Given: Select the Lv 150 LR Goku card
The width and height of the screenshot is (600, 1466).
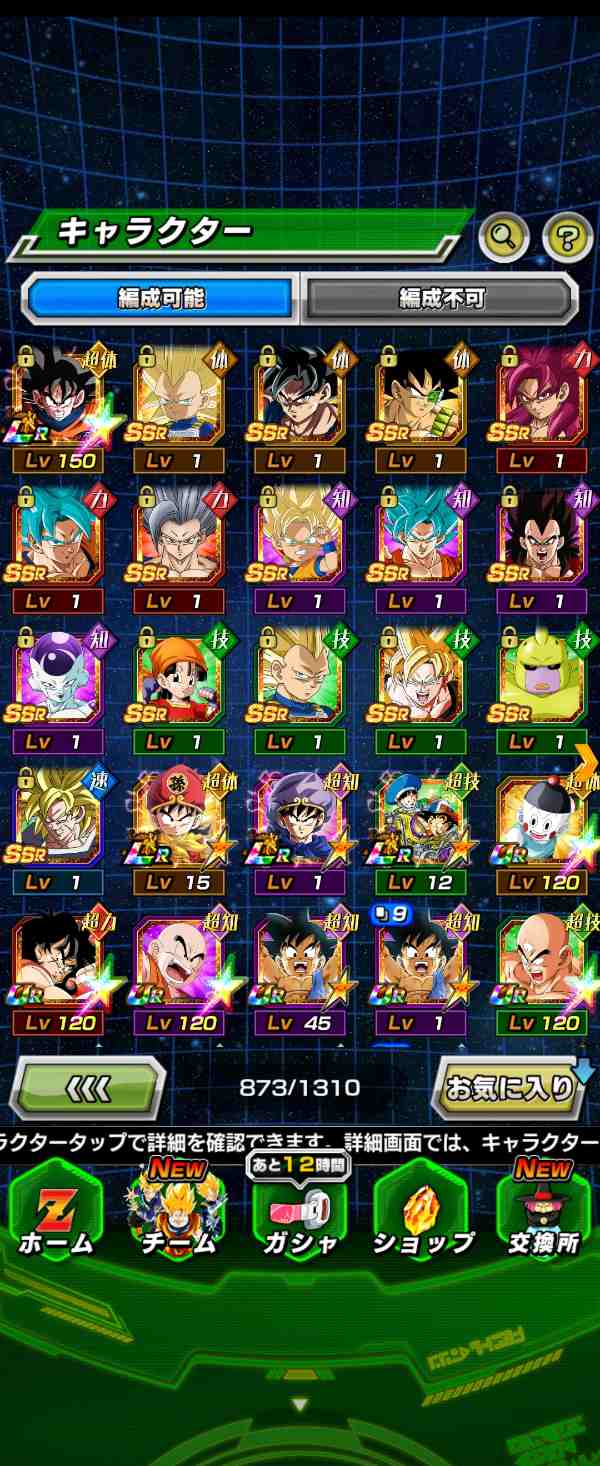Looking at the screenshot, I should pyautogui.click(x=57, y=405).
